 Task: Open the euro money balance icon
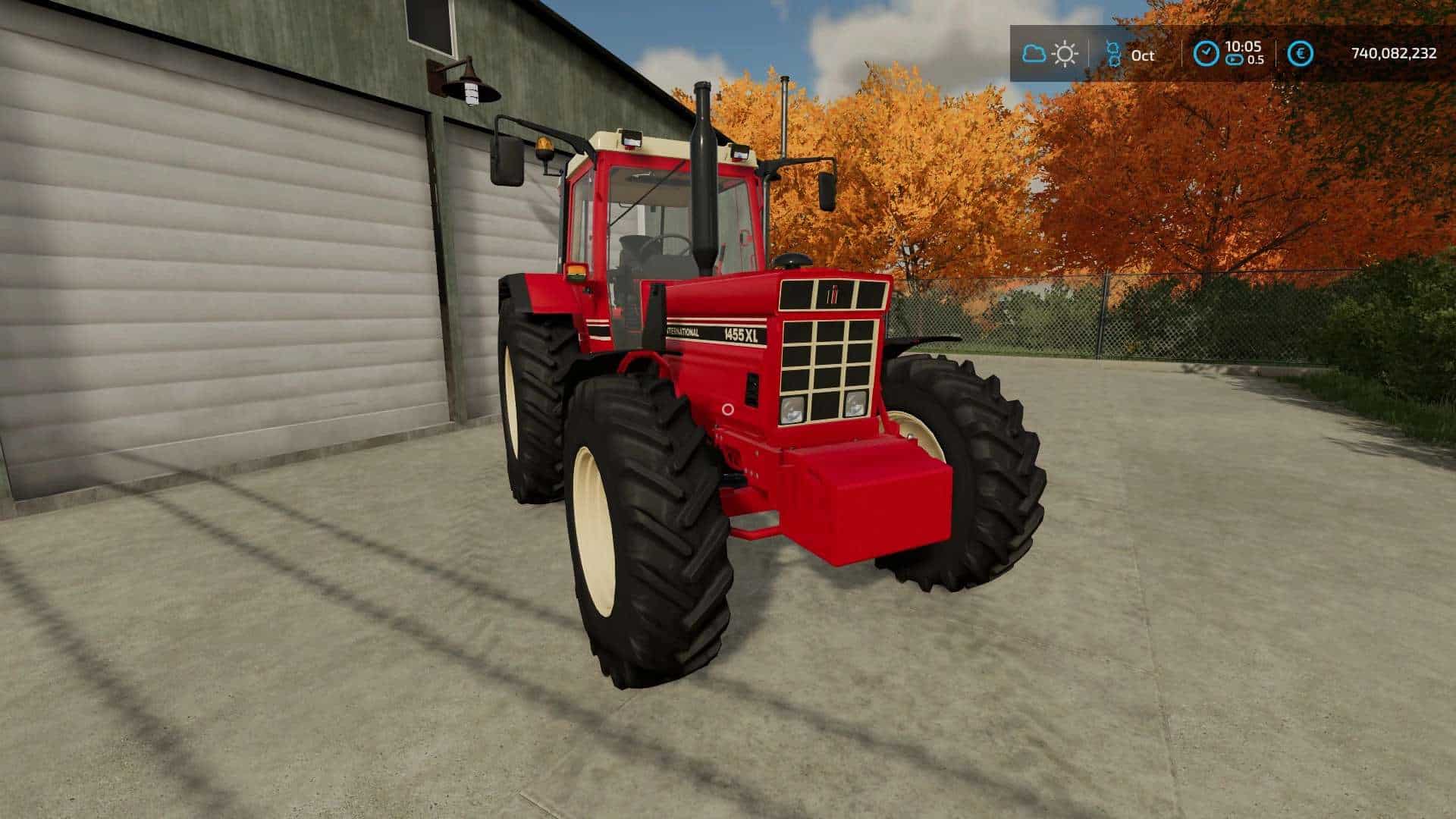click(1301, 54)
